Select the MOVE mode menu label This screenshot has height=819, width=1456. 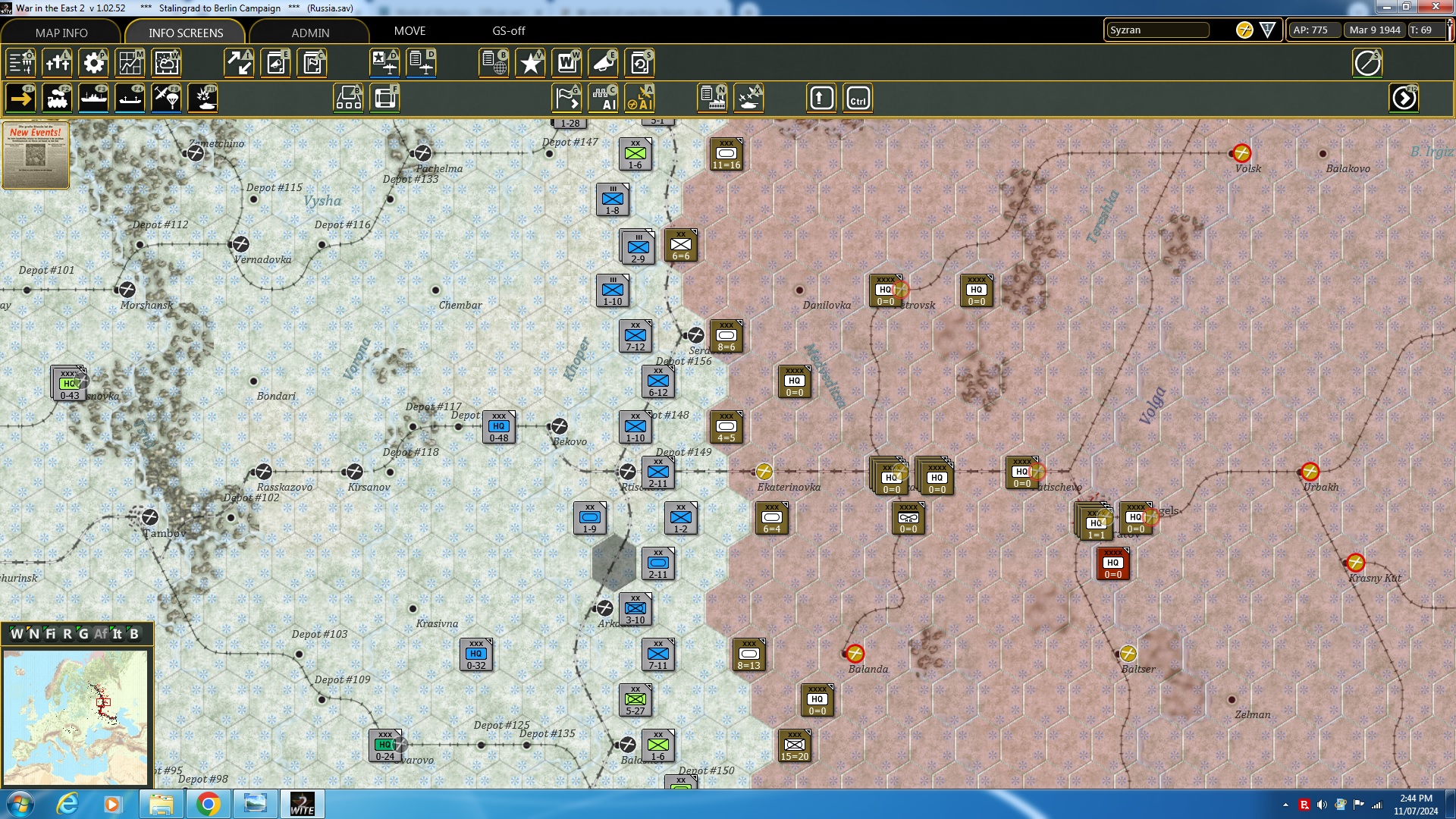pyautogui.click(x=410, y=31)
